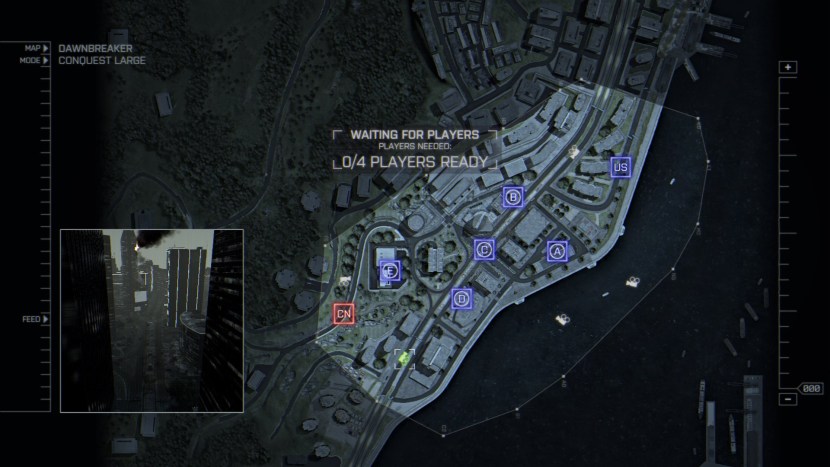
Task: Select capture point B on the map
Action: 513,197
